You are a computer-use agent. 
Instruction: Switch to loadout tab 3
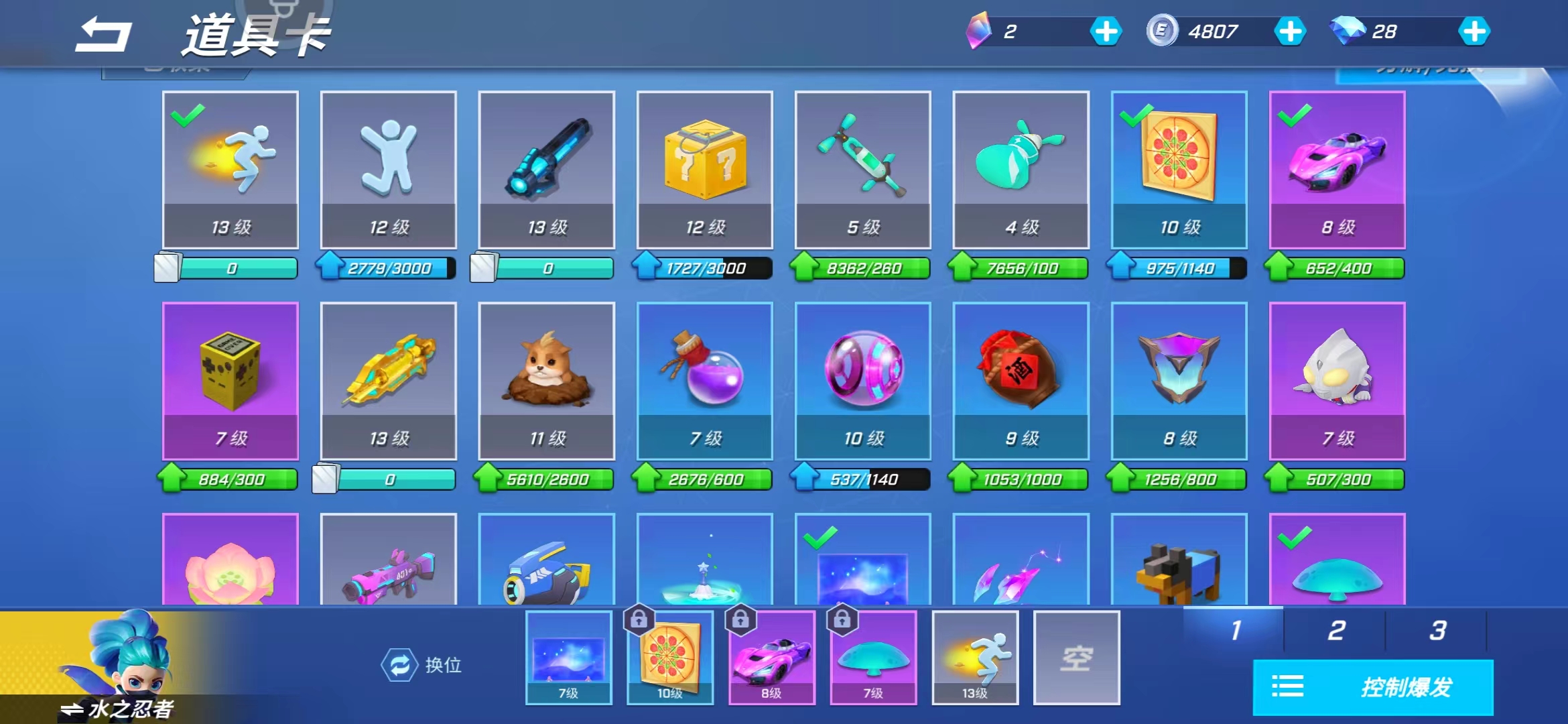1437,630
